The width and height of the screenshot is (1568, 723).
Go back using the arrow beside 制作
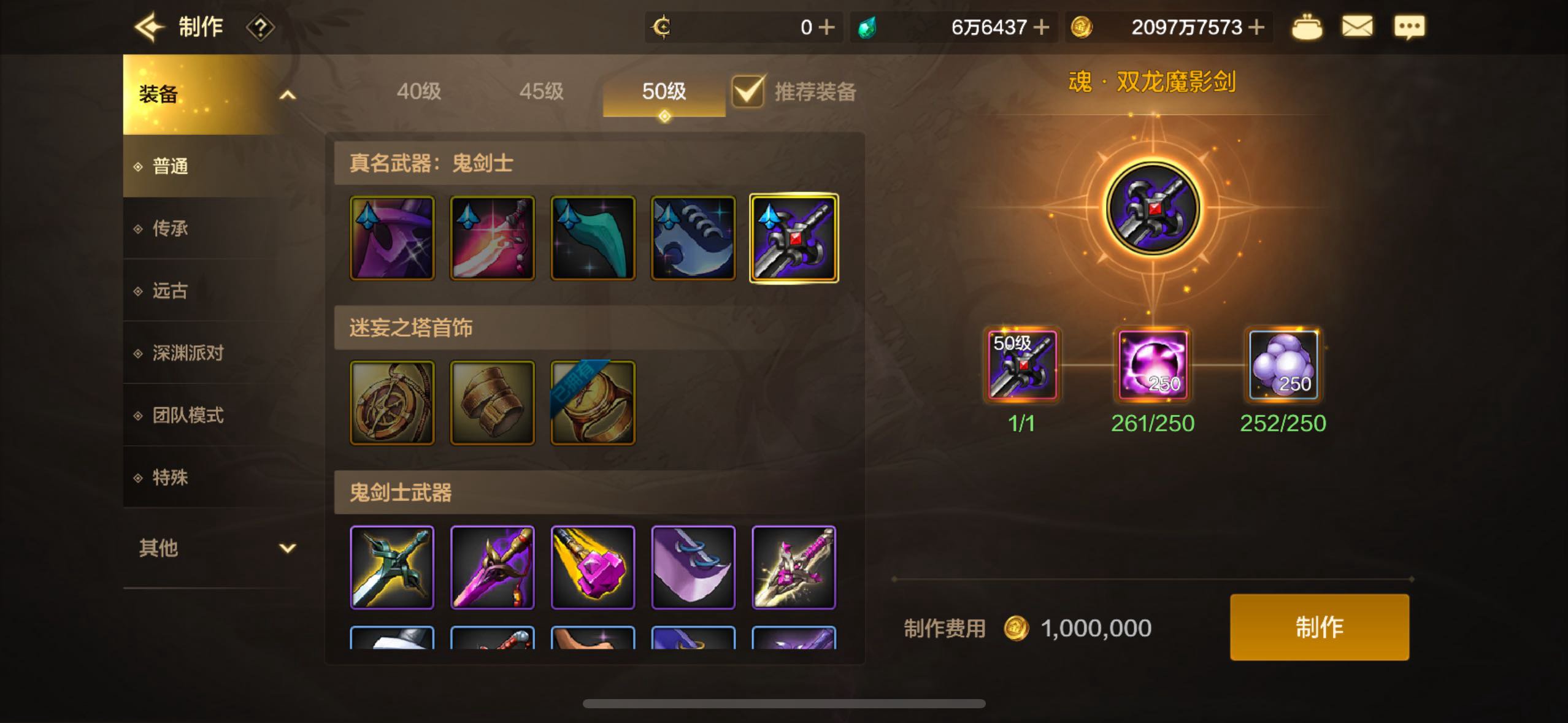pos(149,27)
